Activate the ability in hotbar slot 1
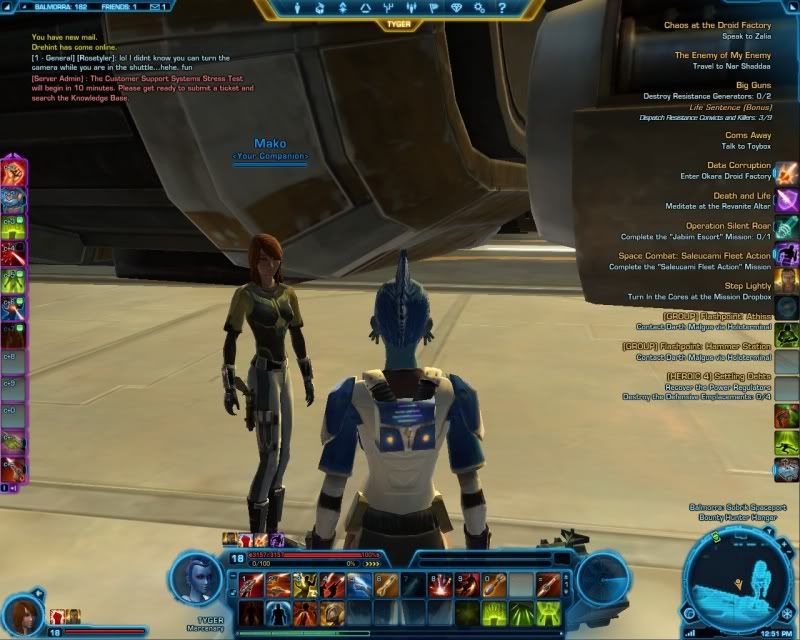Image resolution: width=800 pixels, height=640 pixels. (x=250, y=583)
